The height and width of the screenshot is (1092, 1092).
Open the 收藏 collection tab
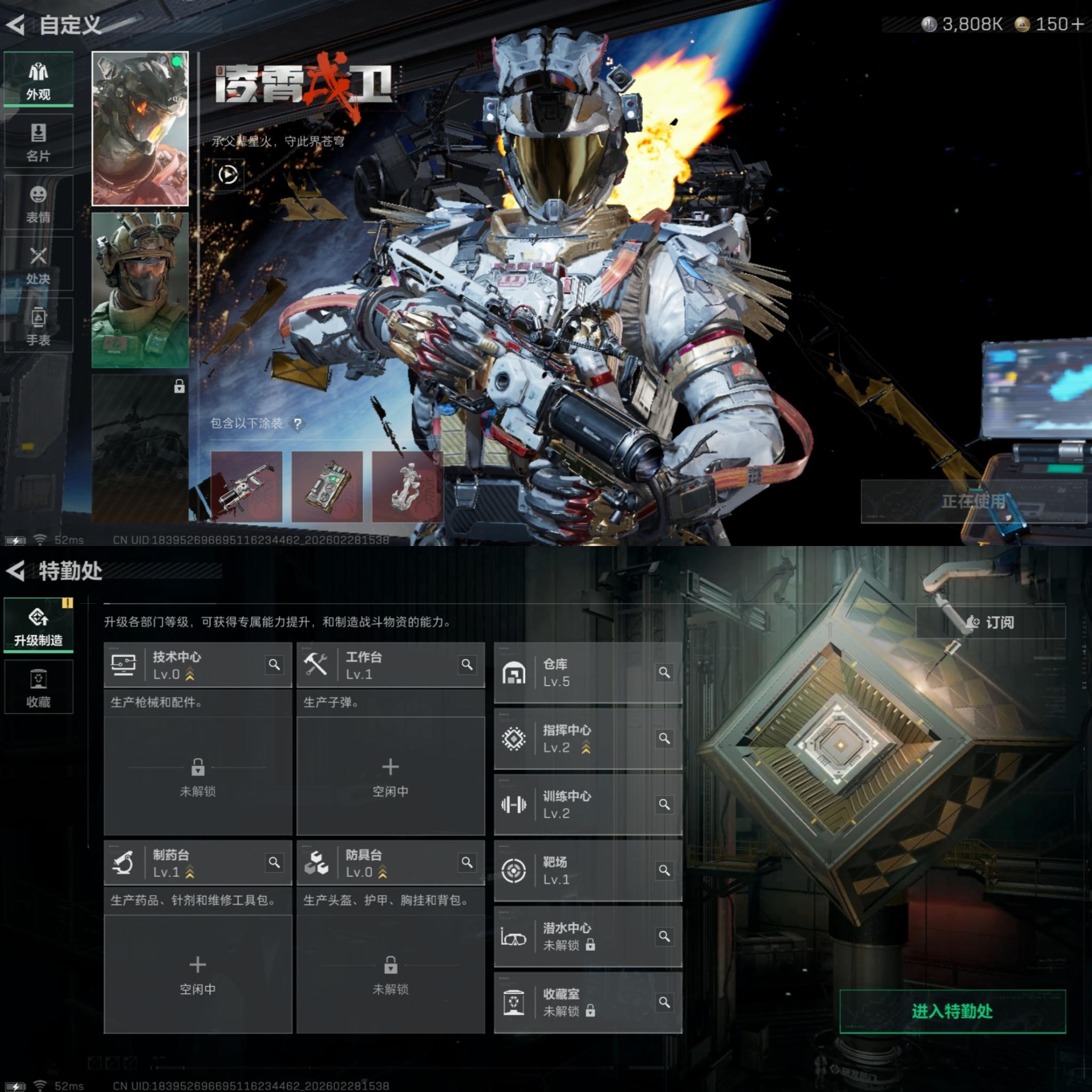[38, 687]
